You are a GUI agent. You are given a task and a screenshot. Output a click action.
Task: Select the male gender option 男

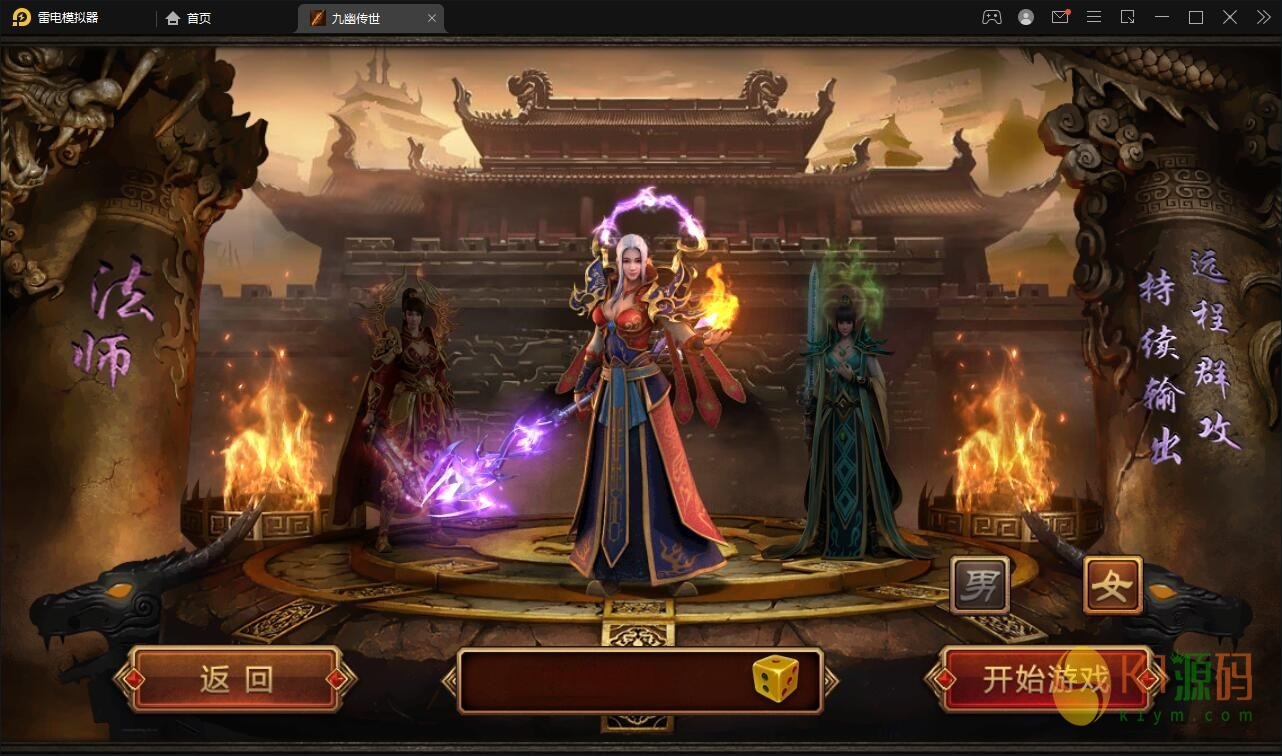[x=979, y=585]
